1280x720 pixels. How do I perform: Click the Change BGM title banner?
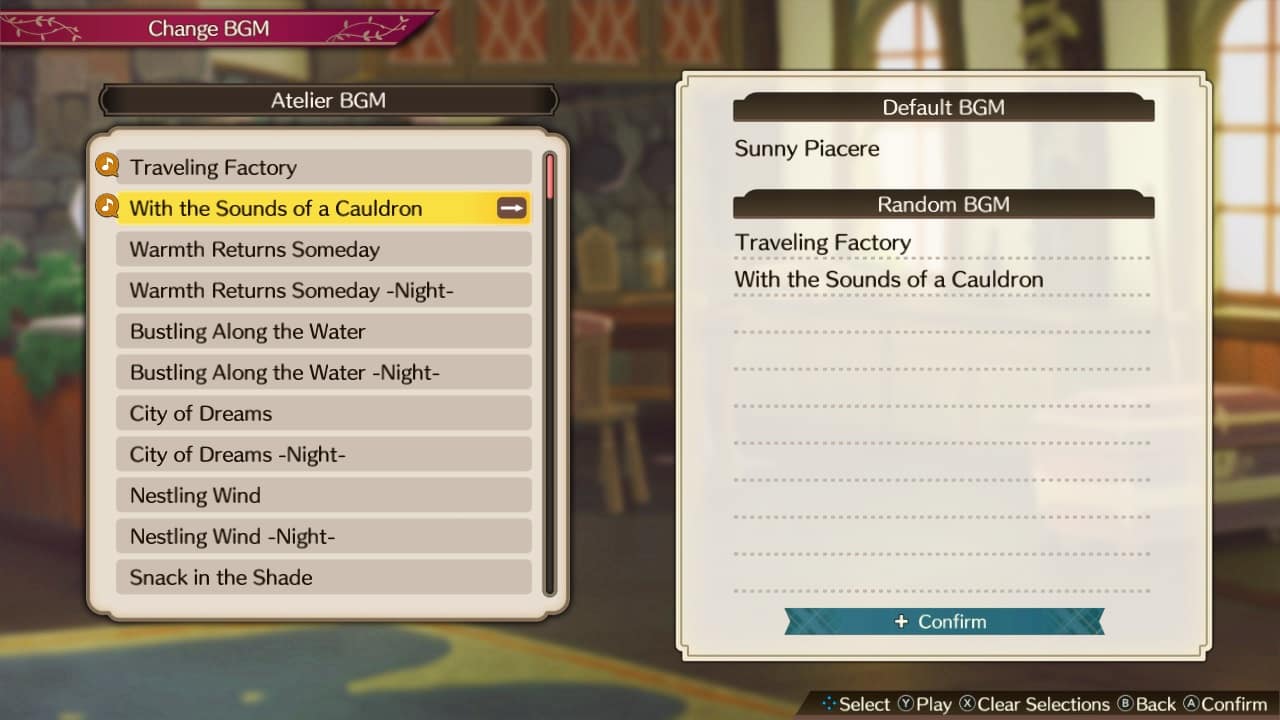[209, 28]
